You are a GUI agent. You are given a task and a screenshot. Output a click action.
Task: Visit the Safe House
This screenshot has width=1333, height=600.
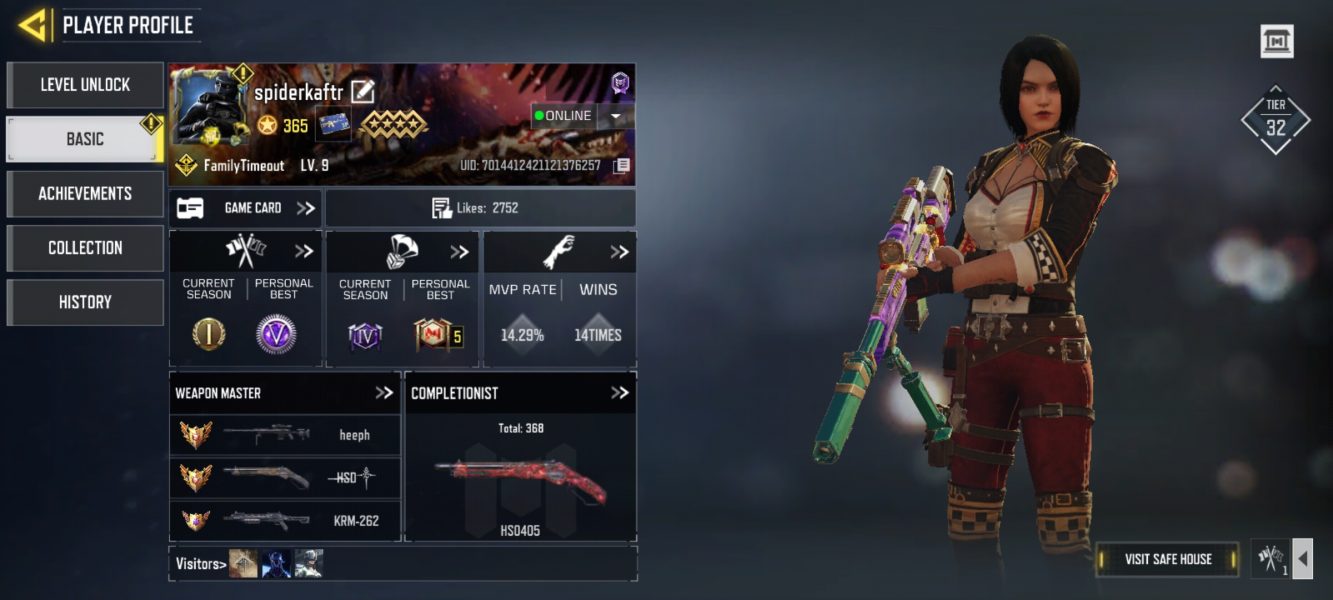(x=1167, y=559)
